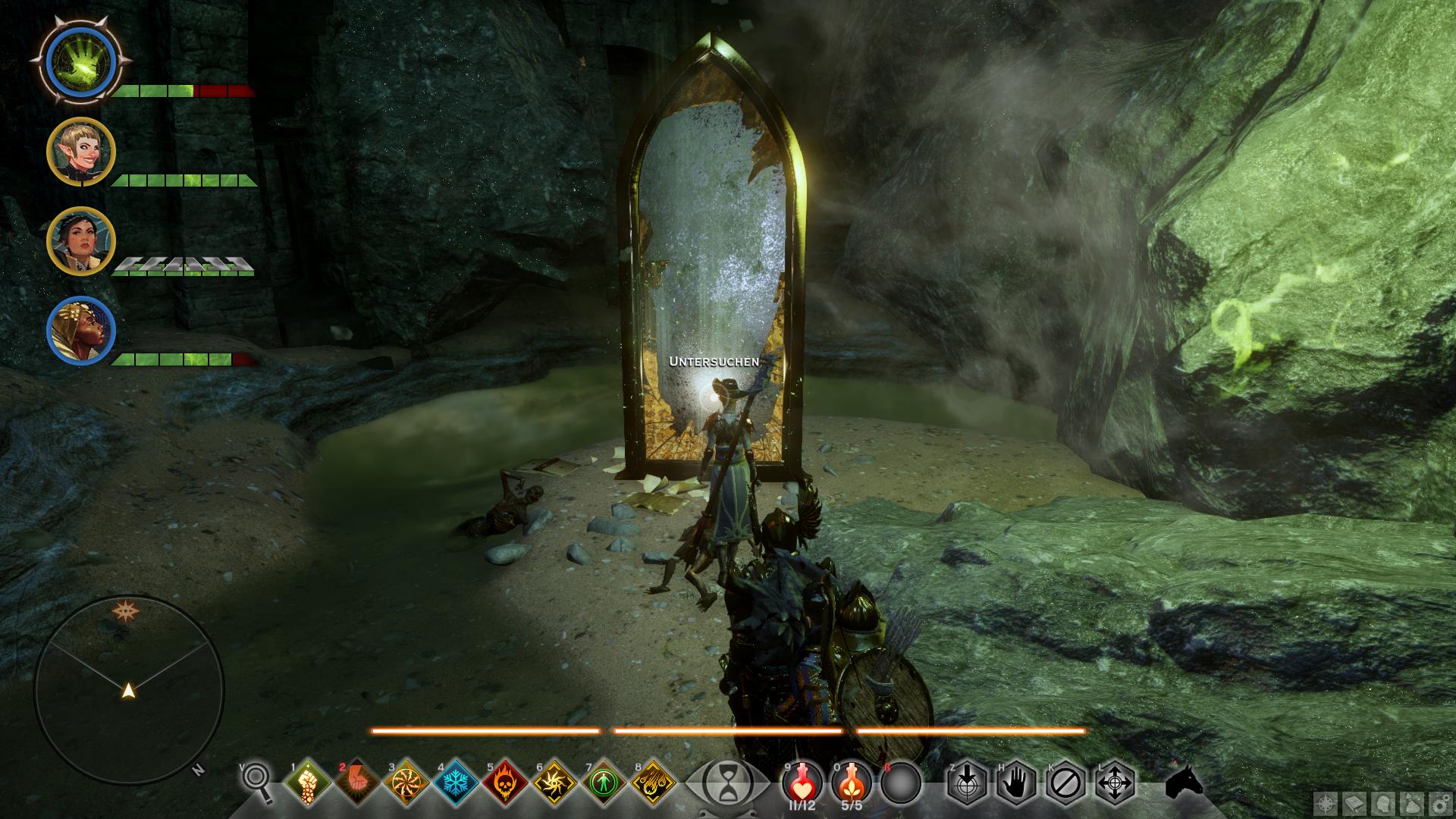Drink the red heart health potion
The image size is (1456, 819).
802,781
